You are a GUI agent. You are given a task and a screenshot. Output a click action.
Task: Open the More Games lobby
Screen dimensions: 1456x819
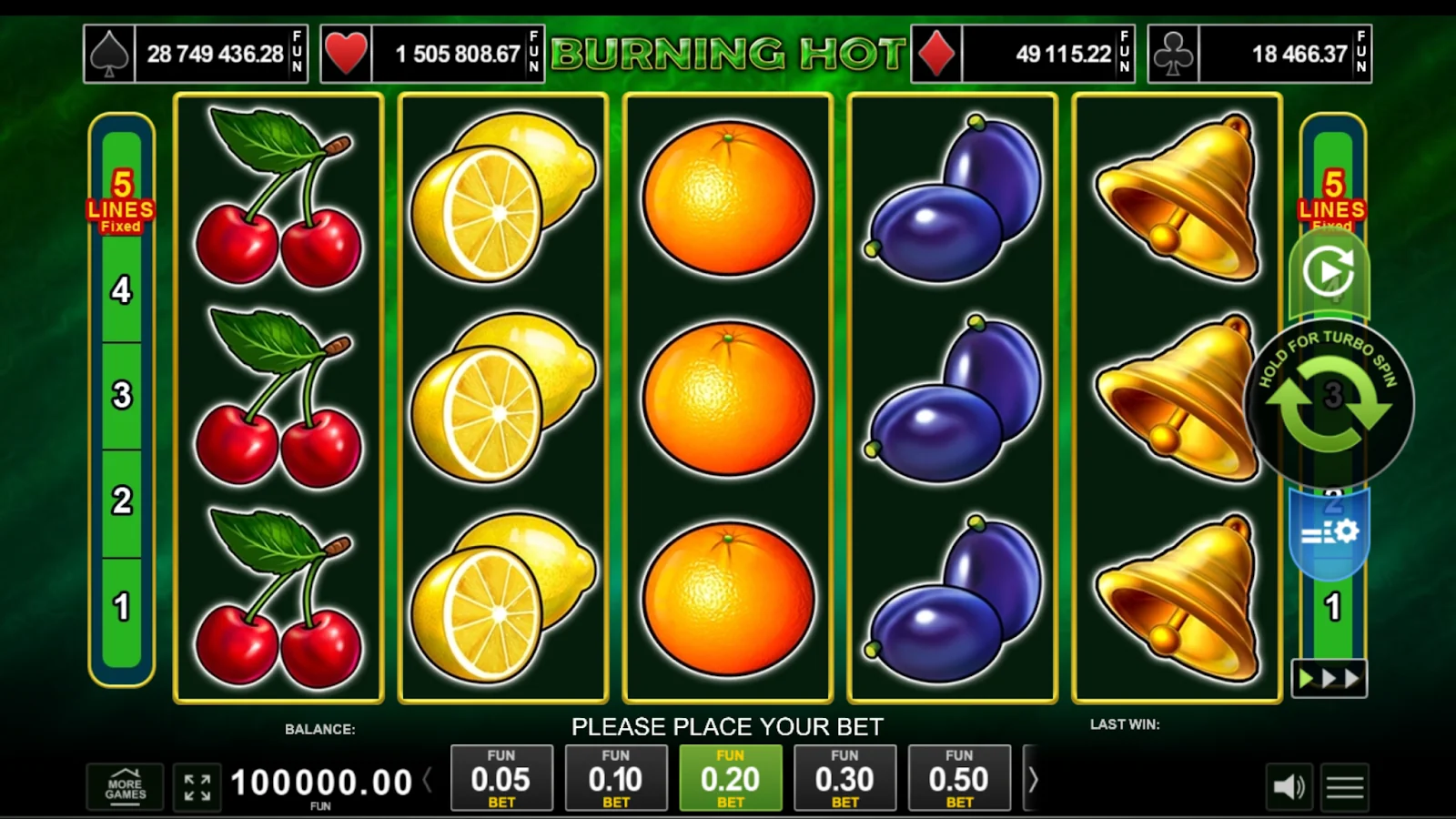126,787
